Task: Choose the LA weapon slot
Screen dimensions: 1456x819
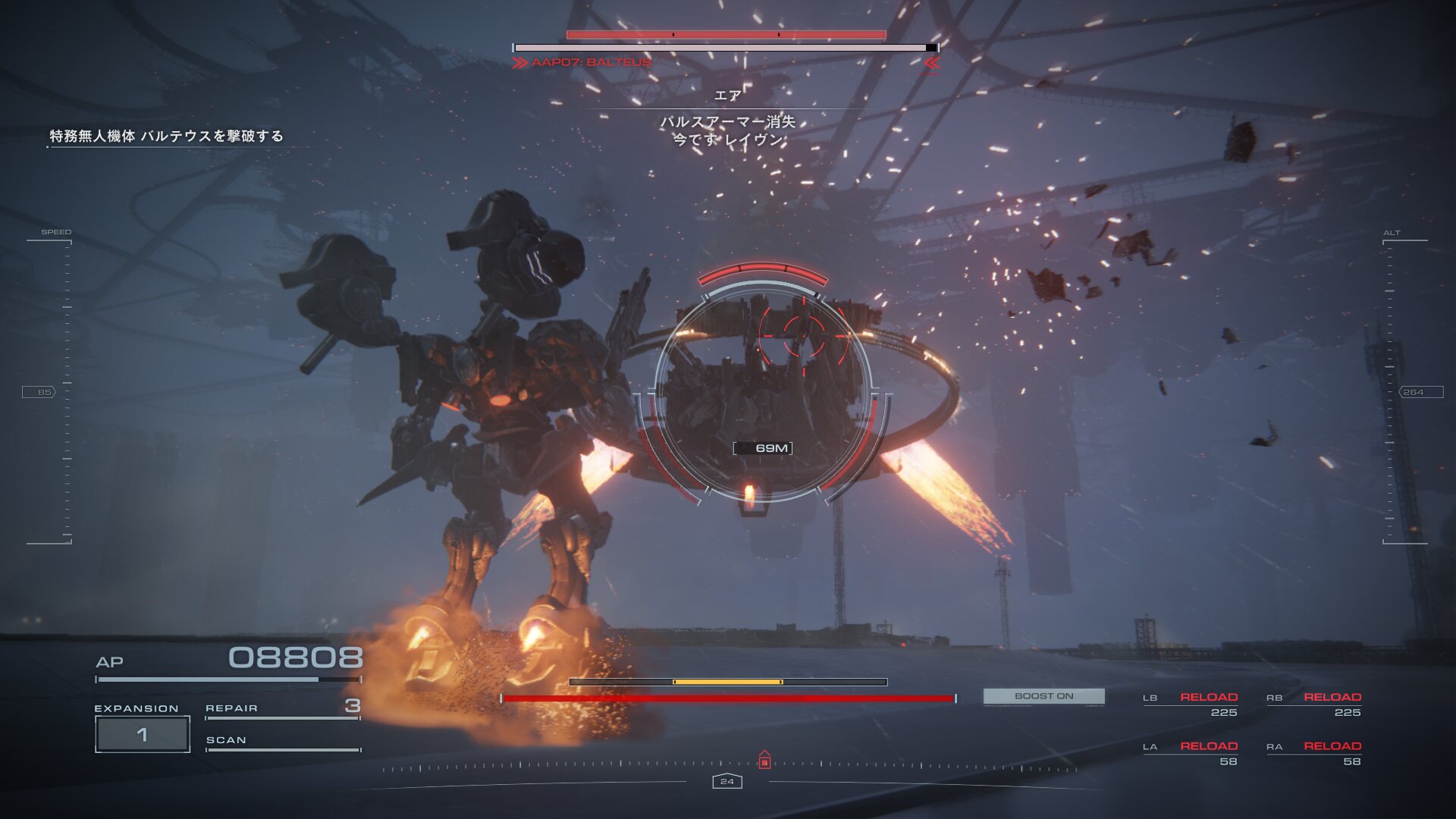Action: pyautogui.click(x=1190, y=753)
